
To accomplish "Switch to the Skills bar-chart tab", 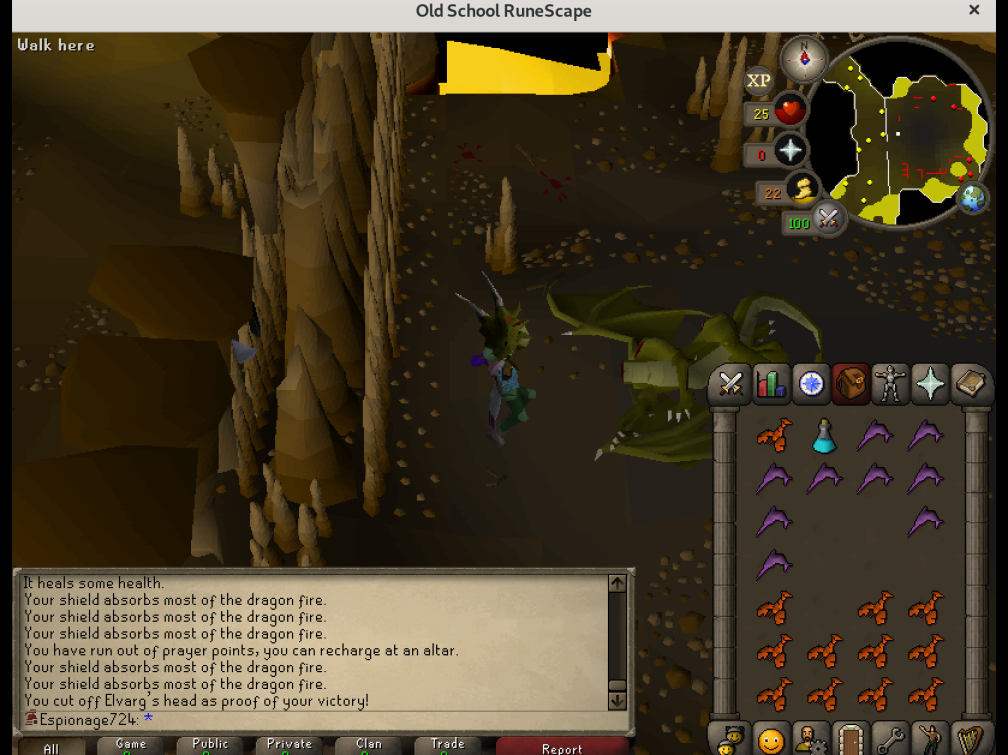I will point(771,384).
